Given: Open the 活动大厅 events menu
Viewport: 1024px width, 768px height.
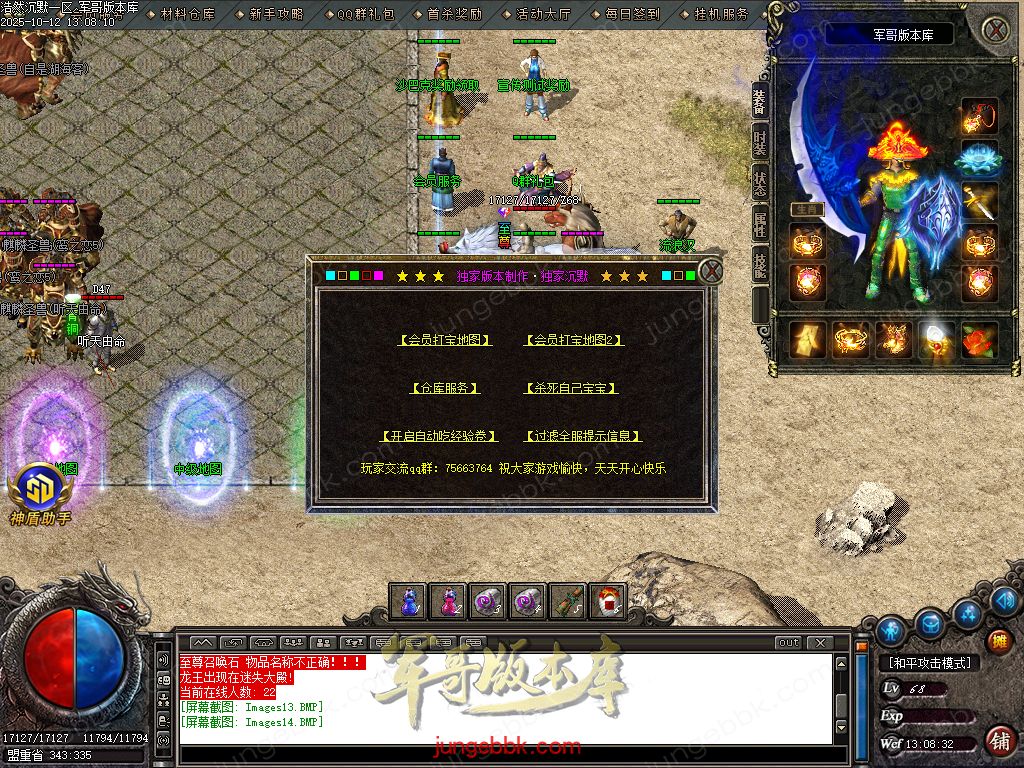Looking at the screenshot, I should 543,14.
